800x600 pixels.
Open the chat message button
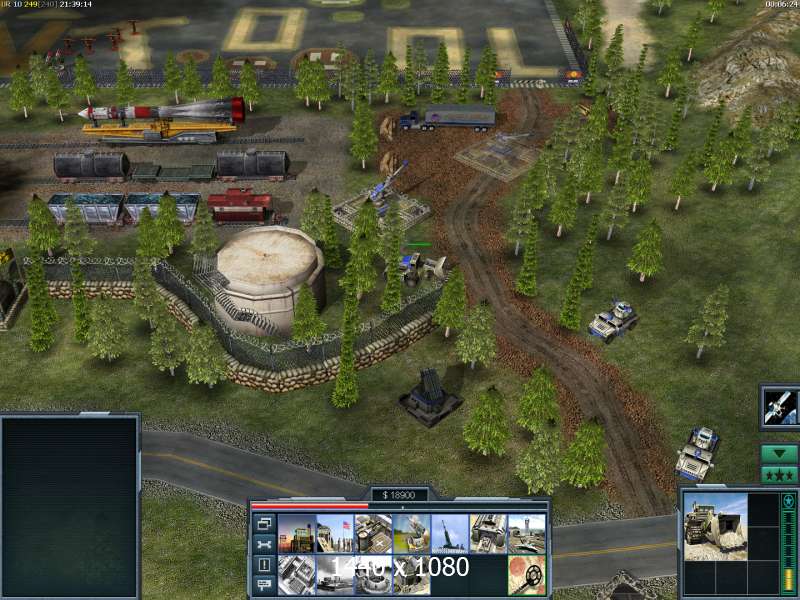[x=265, y=585]
